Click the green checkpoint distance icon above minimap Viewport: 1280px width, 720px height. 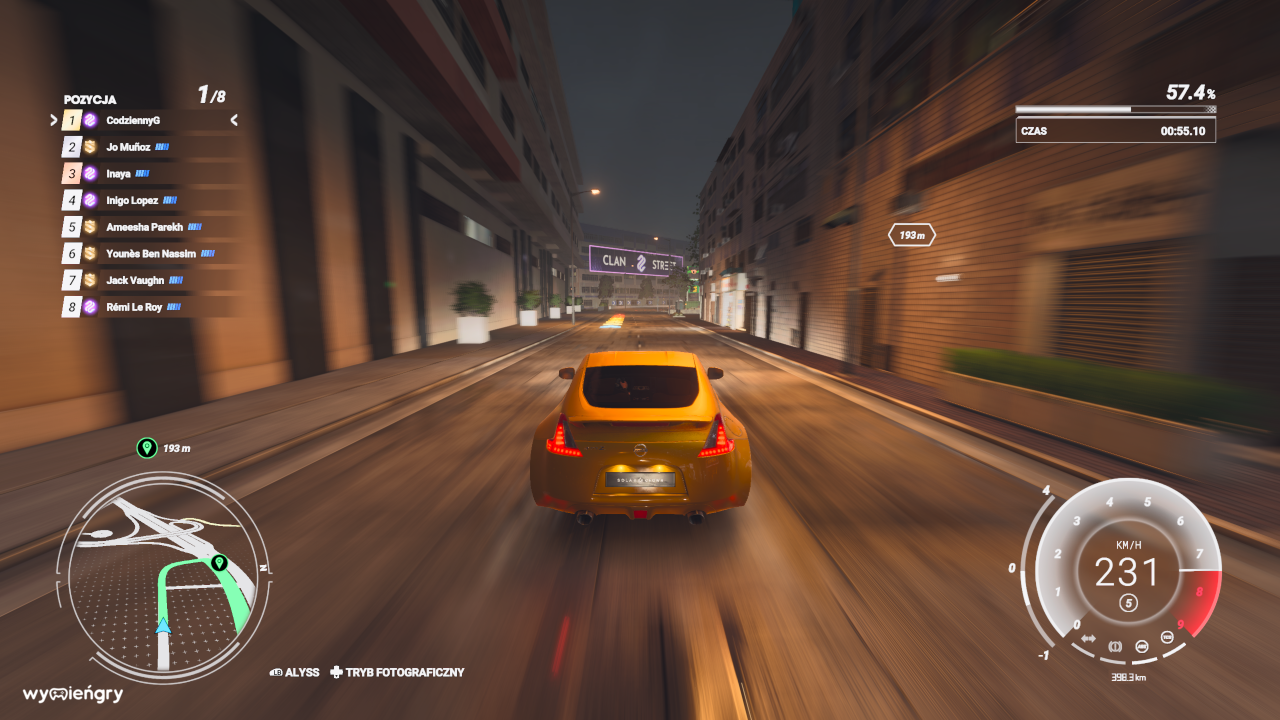[147, 448]
